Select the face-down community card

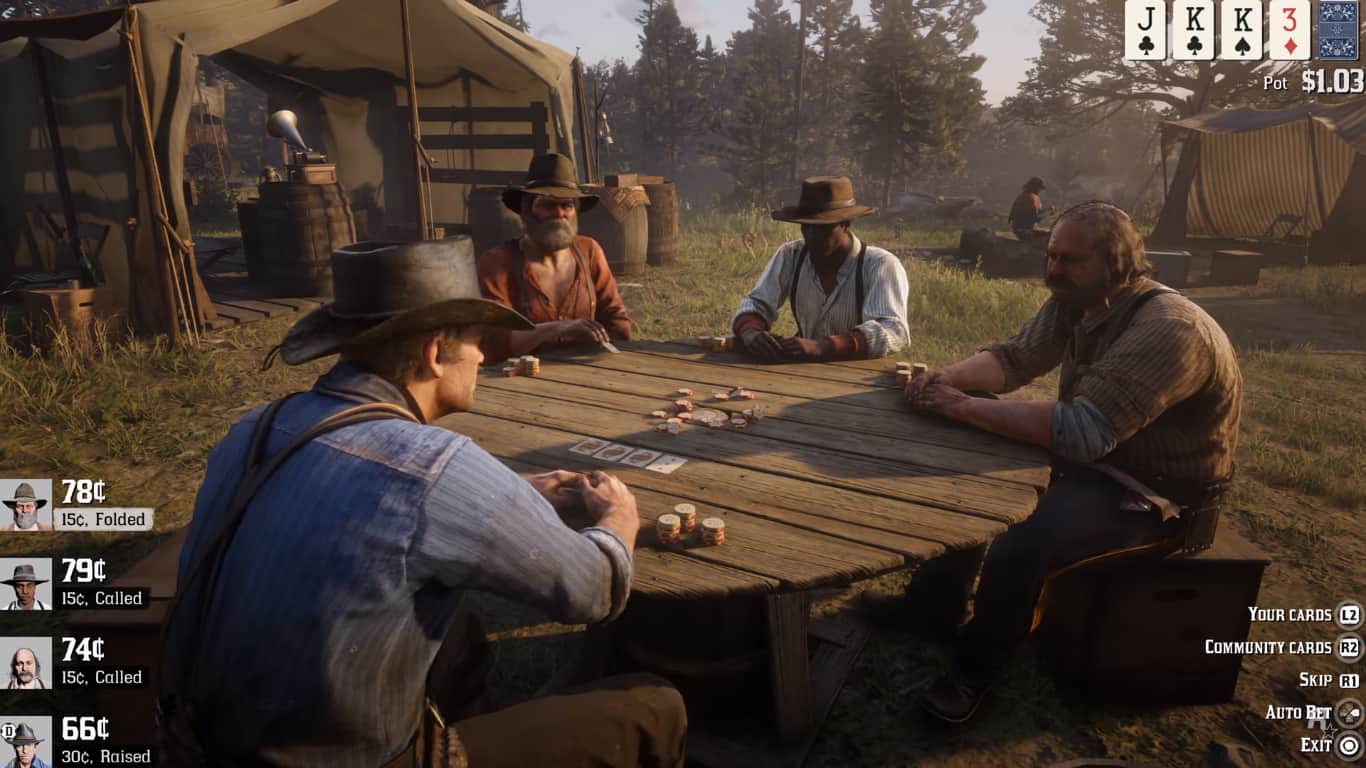point(1338,30)
